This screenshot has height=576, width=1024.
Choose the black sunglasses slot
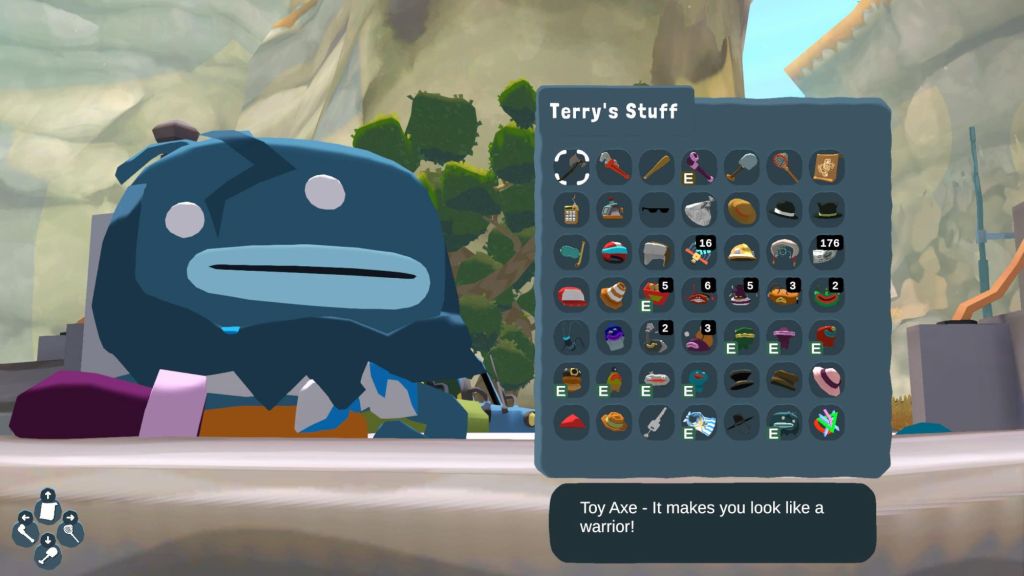point(657,209)
